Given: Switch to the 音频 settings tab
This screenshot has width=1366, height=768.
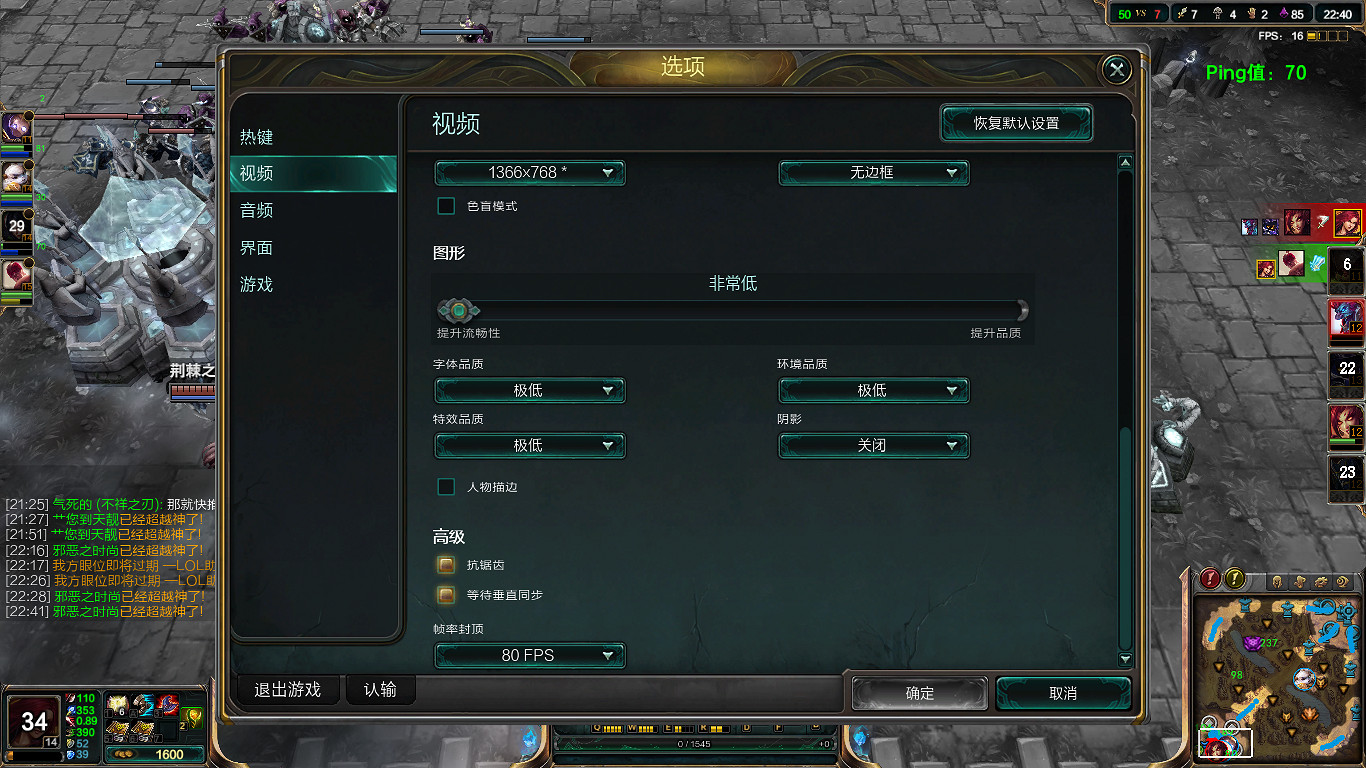Looking at the screenshot, I should (x=256, y=211).
